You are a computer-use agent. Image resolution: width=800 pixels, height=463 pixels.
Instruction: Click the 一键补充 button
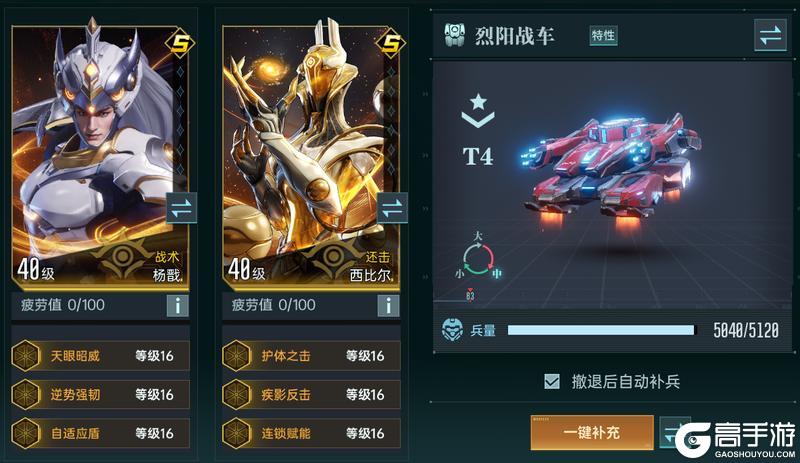coord(591,433)
